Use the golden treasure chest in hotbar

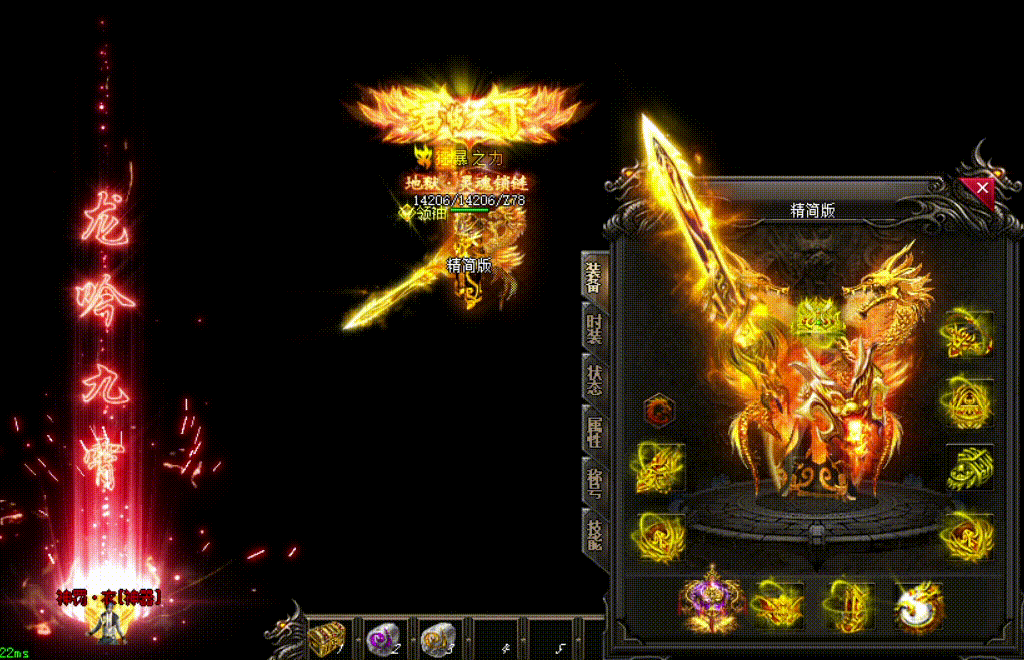[x=327, y=636]
